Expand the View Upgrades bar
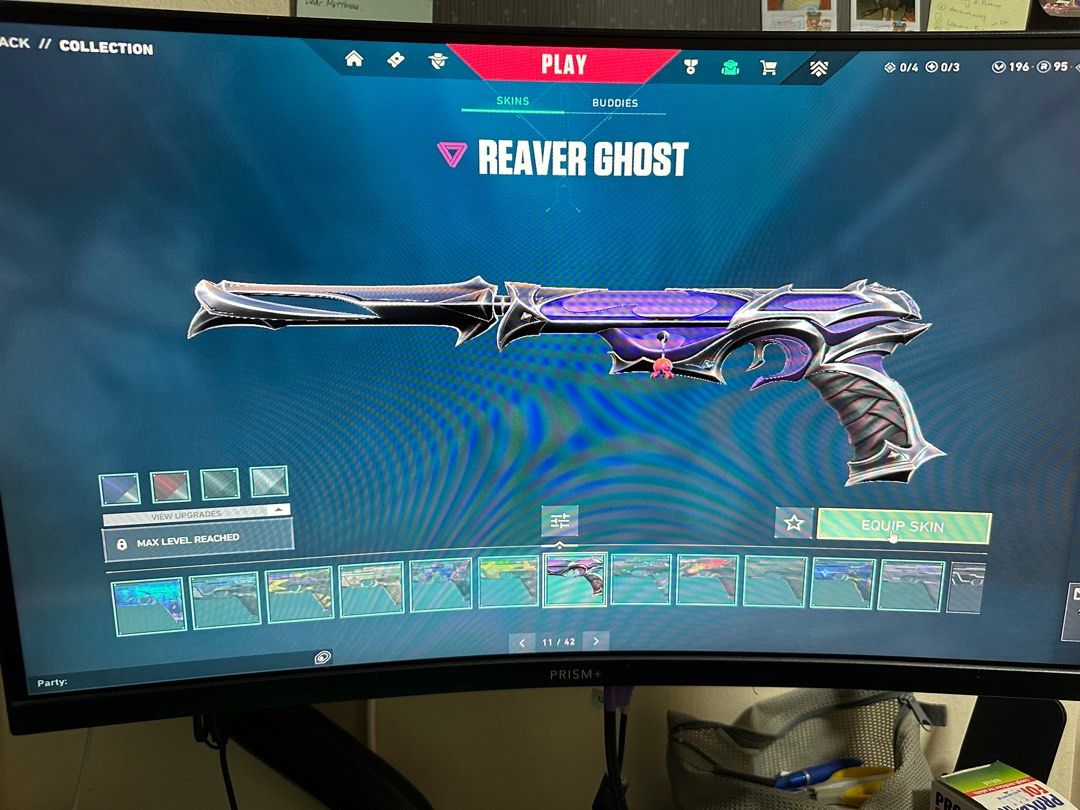 pyautogui.click(x=197, y=514)
